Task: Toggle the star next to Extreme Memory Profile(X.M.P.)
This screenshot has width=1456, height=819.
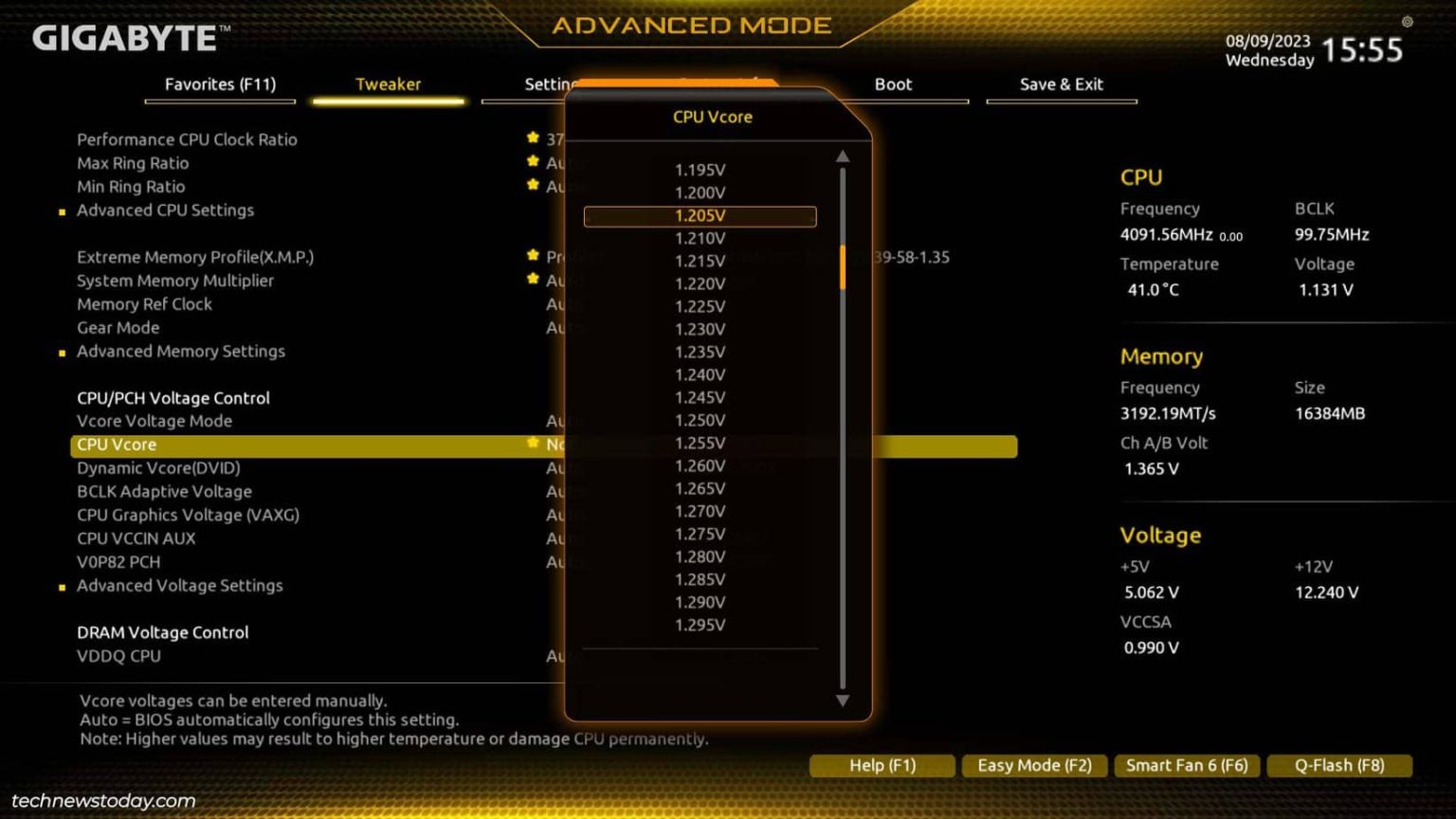Action: coord(532,256)
